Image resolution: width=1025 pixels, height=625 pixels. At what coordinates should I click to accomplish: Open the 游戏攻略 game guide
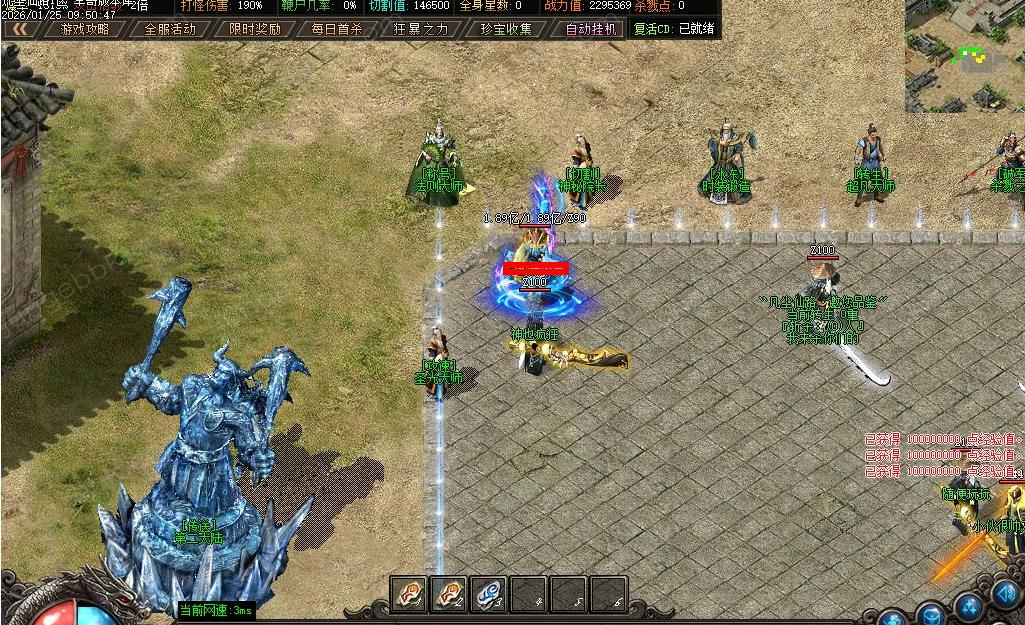click(x=85, y=29)
